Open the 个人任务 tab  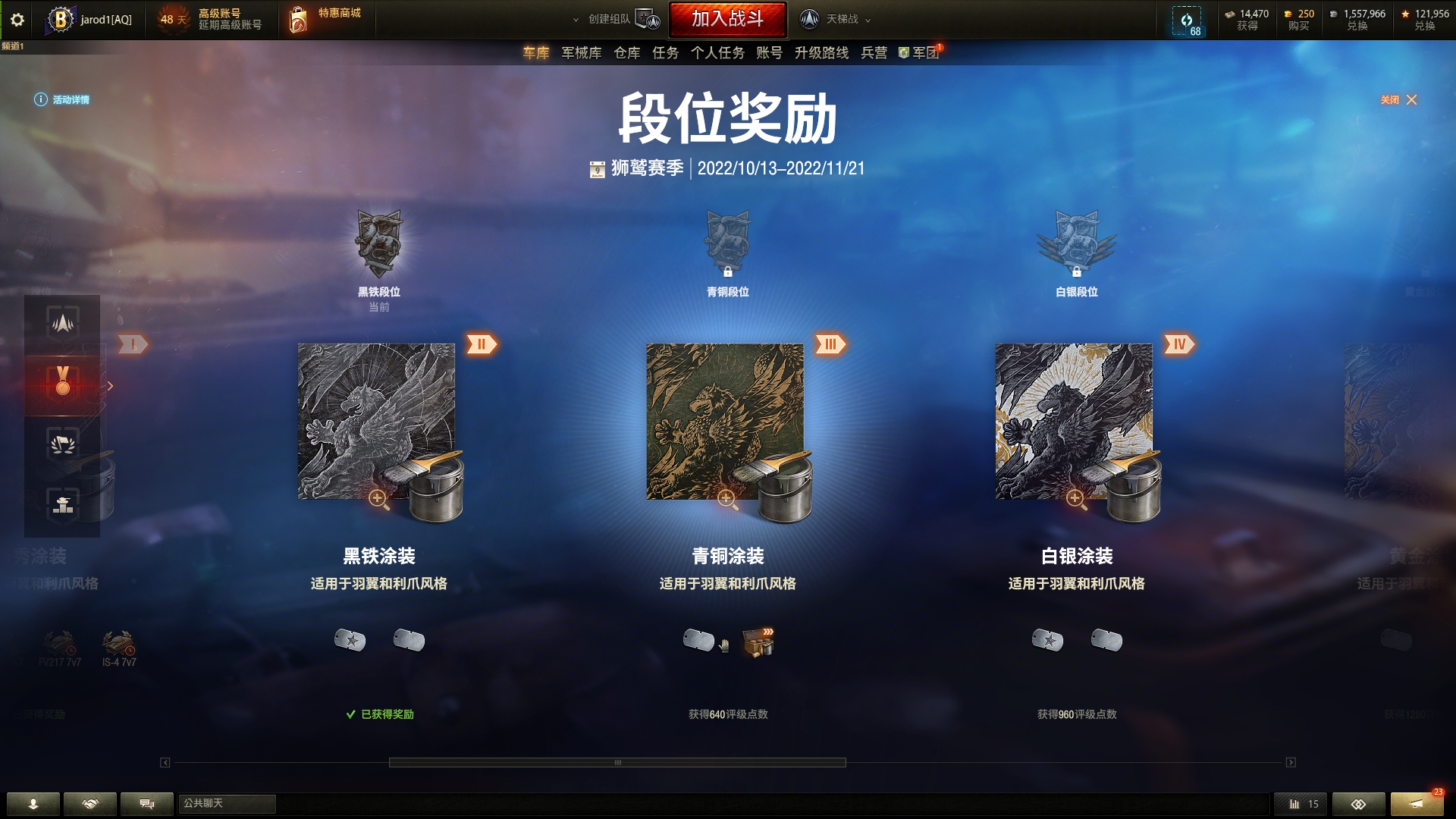[x=717, y=53]
